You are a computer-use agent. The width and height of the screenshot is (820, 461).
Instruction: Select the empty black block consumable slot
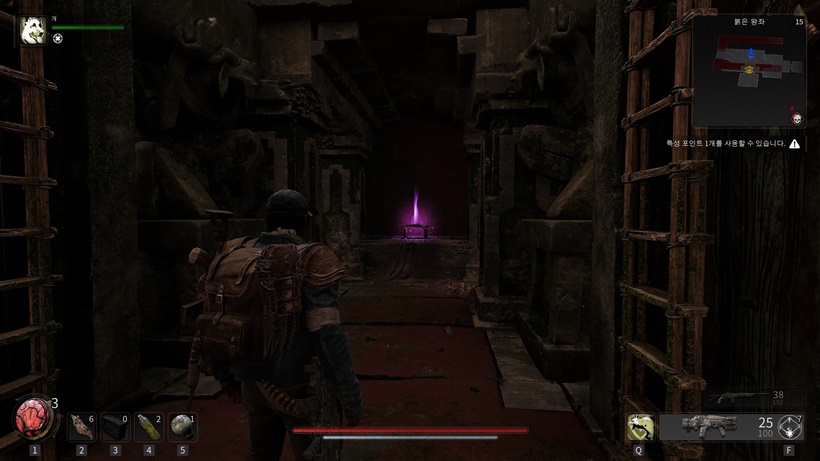coord(115,427)
